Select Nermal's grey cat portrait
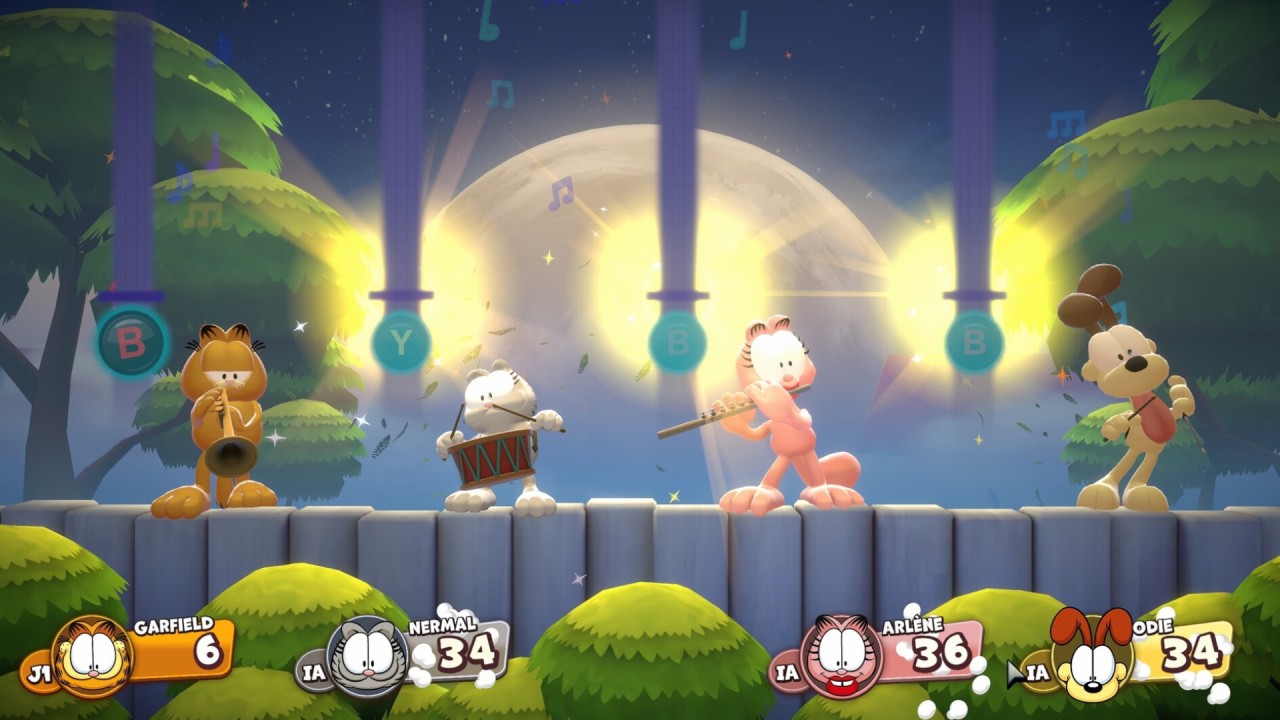This screenshot has width=1280, height=720. (368, 657)
